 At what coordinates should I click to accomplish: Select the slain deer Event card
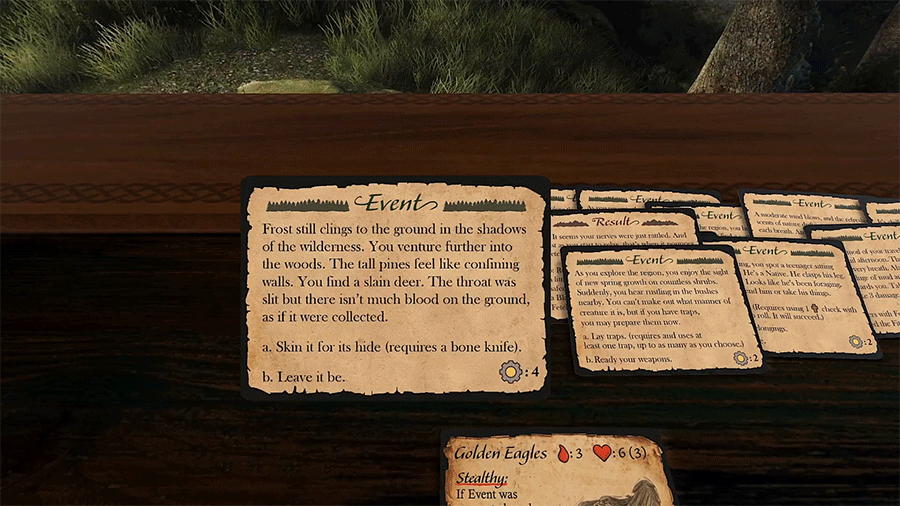pyautogui.click(x=396, y=288)
